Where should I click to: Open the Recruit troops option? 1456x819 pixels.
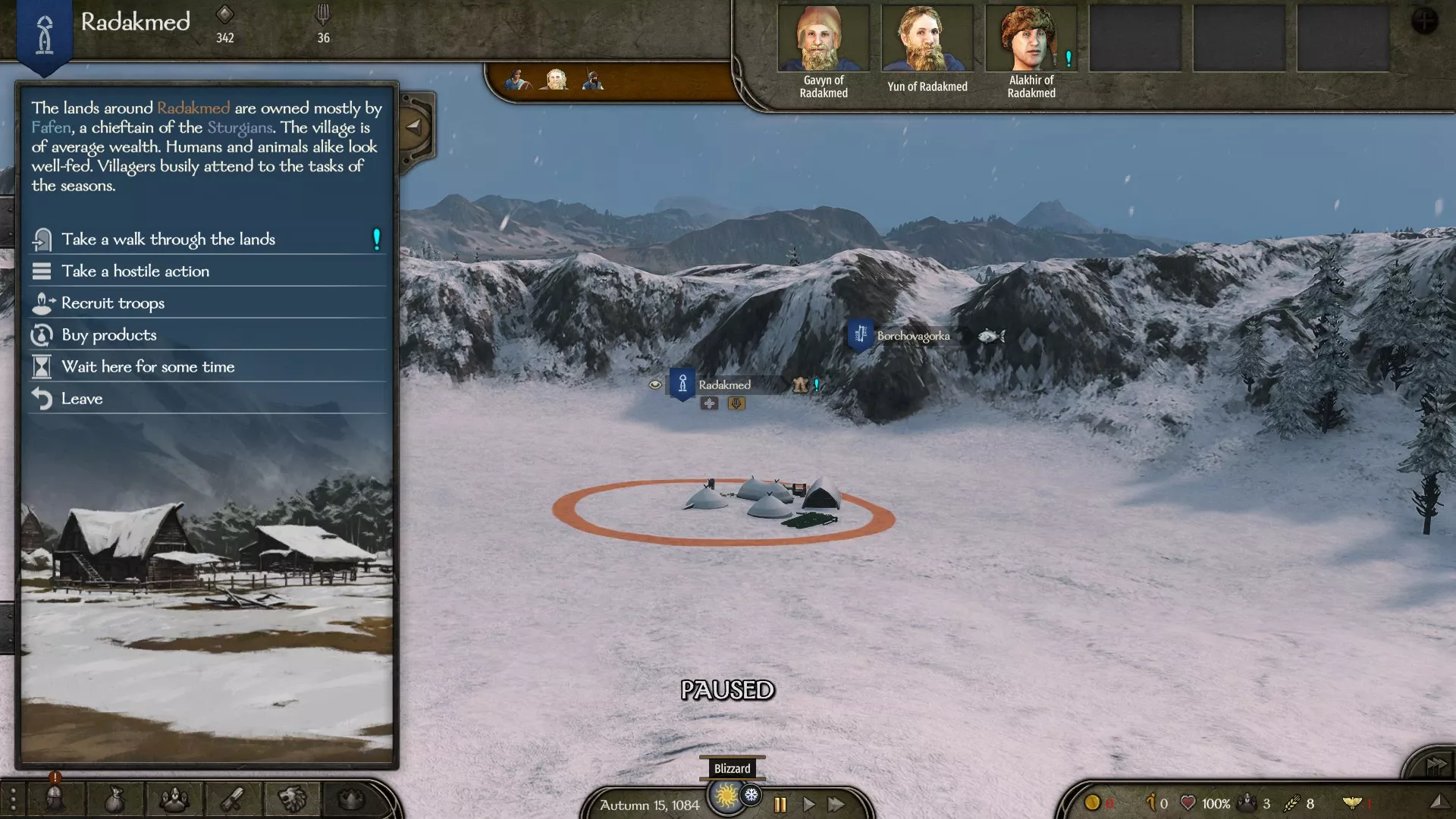(113, 303)
